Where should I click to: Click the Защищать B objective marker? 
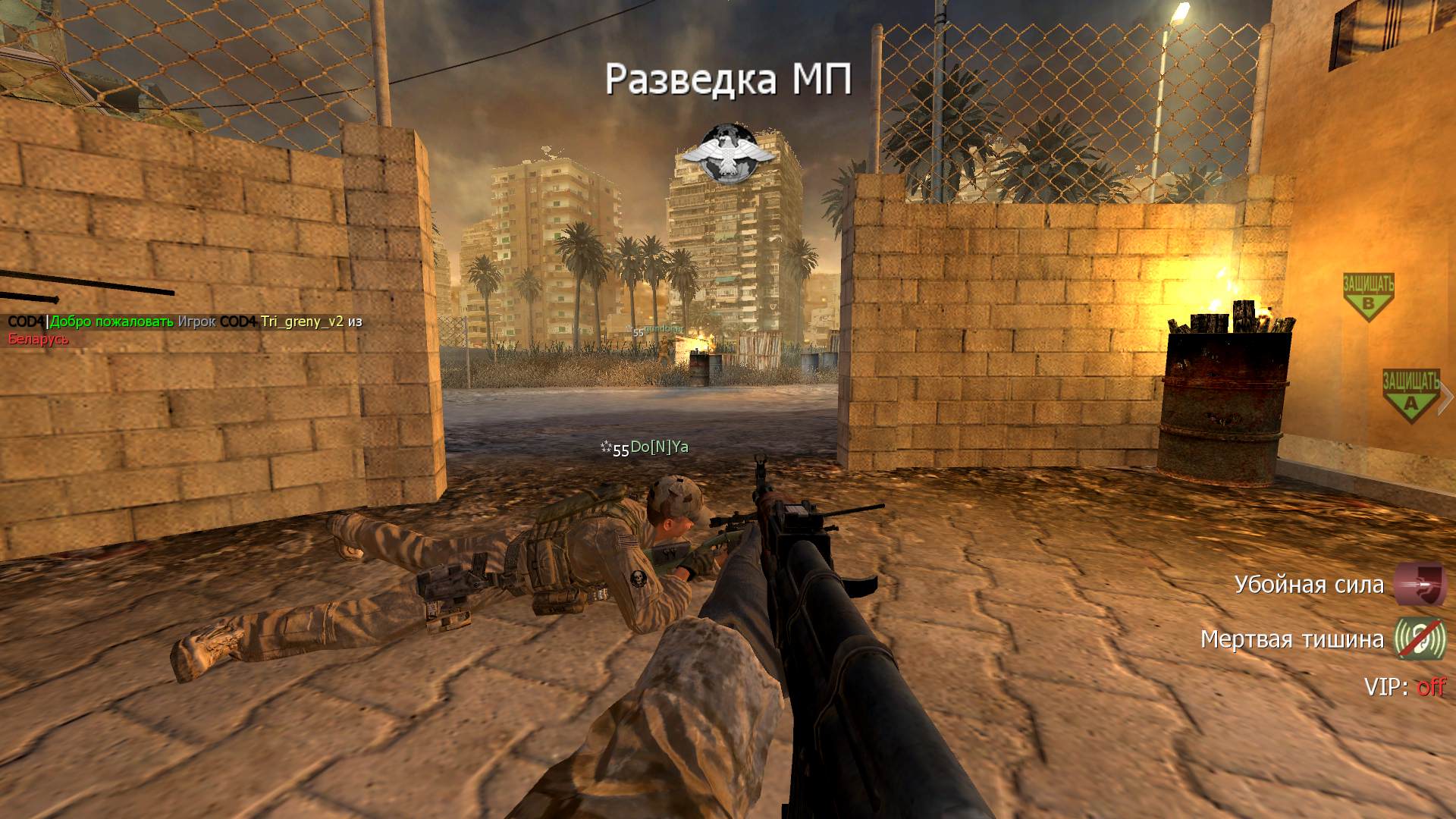(x=1368, y=296)
